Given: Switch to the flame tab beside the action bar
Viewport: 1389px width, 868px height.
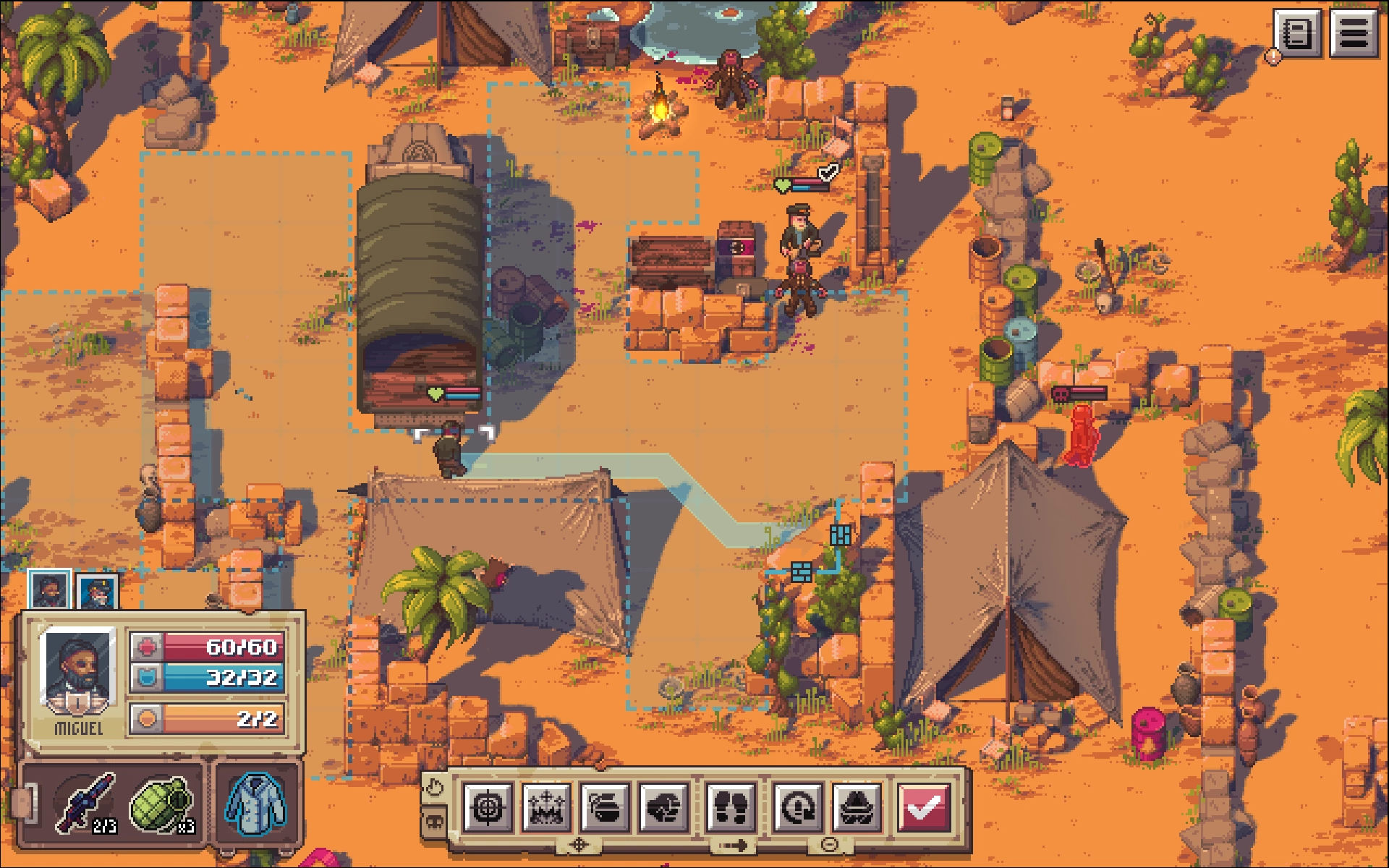Looking at the screenshot, I should tap(434, 787).
